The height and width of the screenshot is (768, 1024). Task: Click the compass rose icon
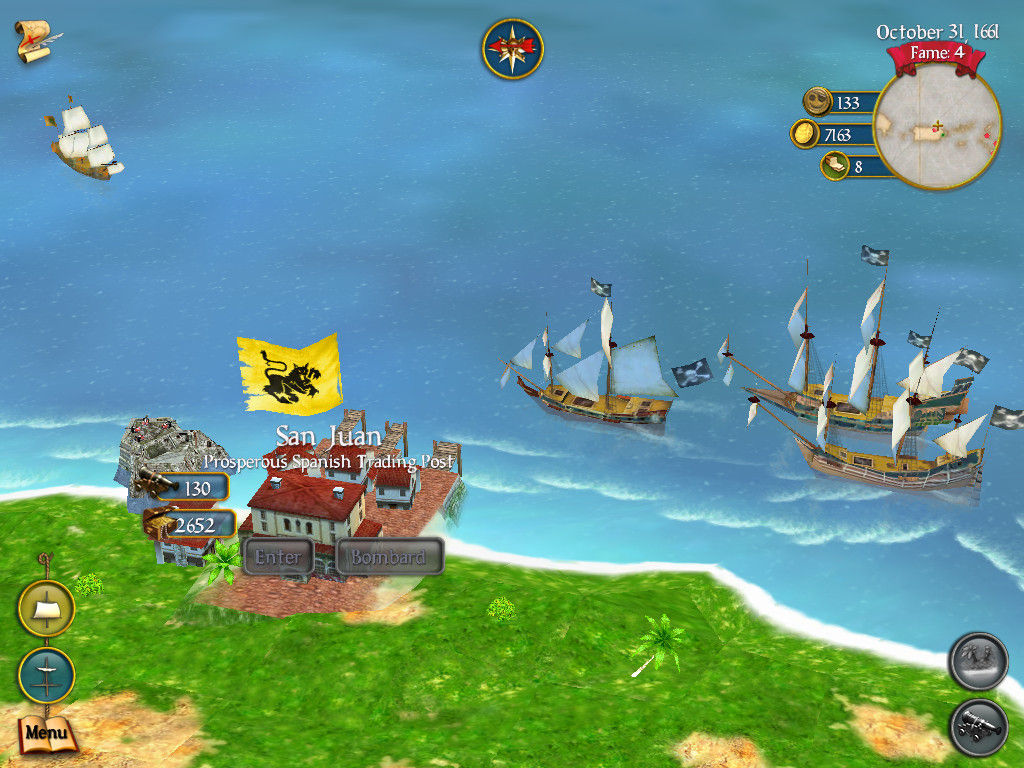(512, 49)
